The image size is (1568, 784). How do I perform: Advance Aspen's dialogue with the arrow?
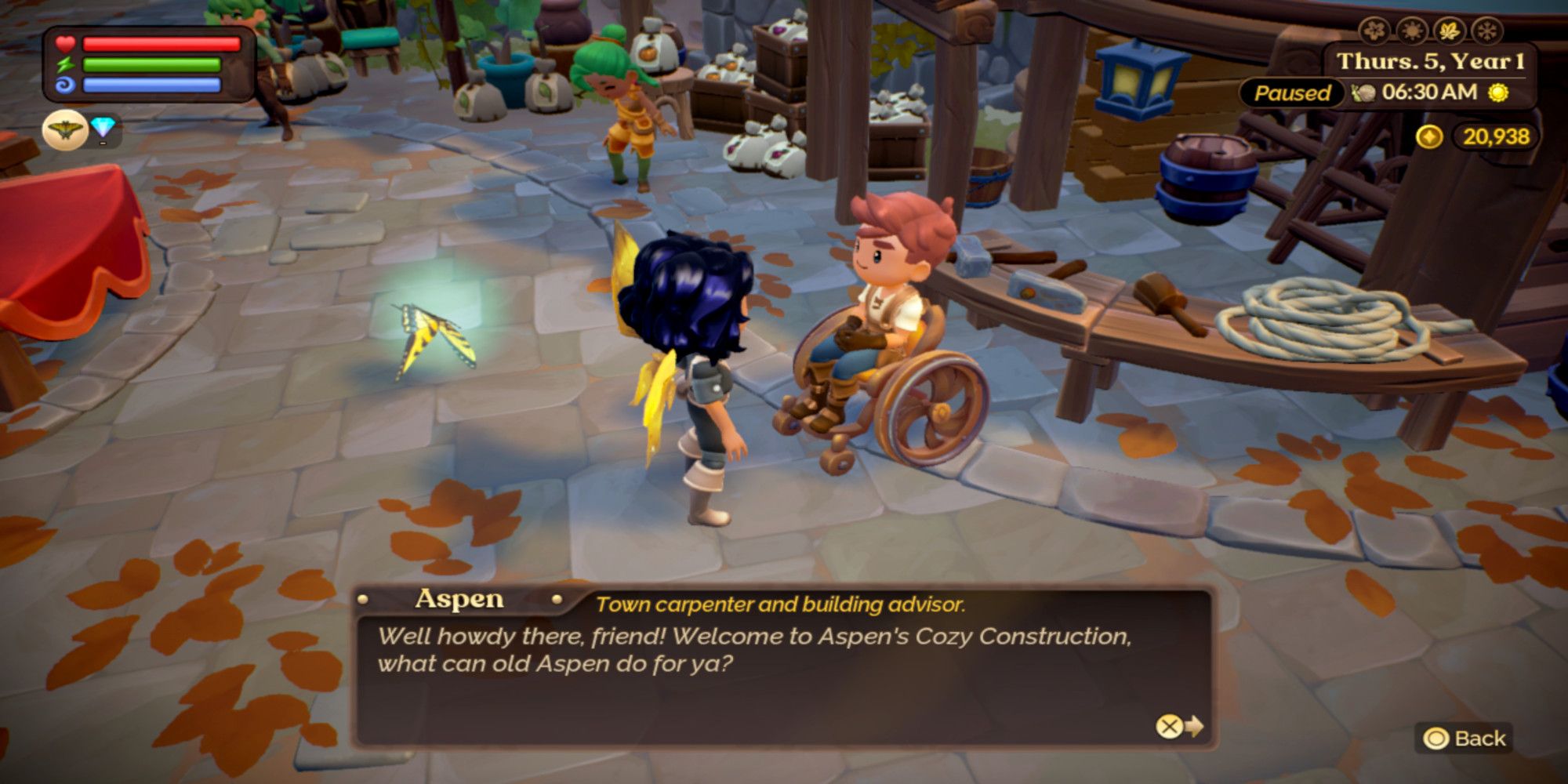(1180, 727)
